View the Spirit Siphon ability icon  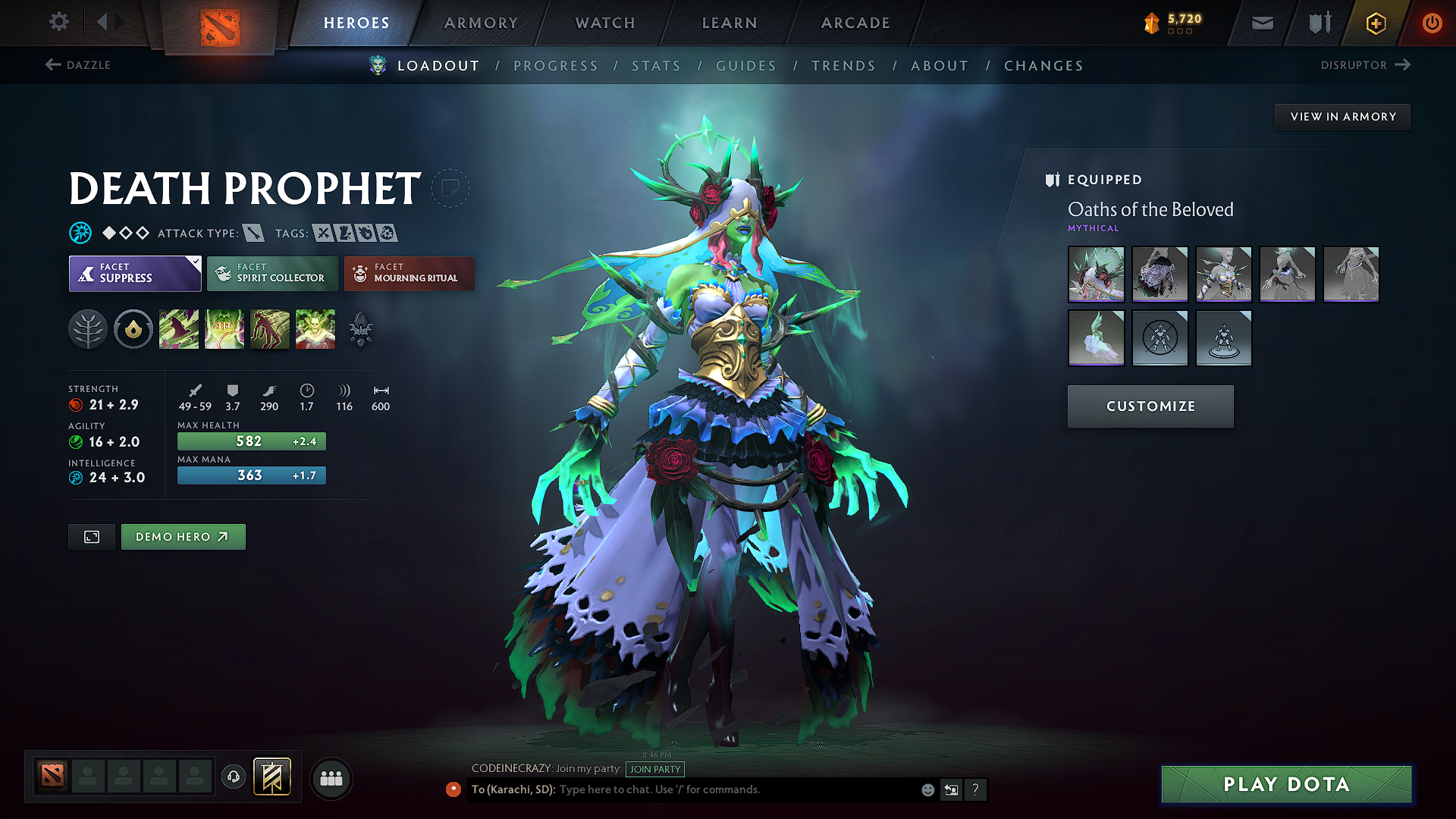click(269, 328)
